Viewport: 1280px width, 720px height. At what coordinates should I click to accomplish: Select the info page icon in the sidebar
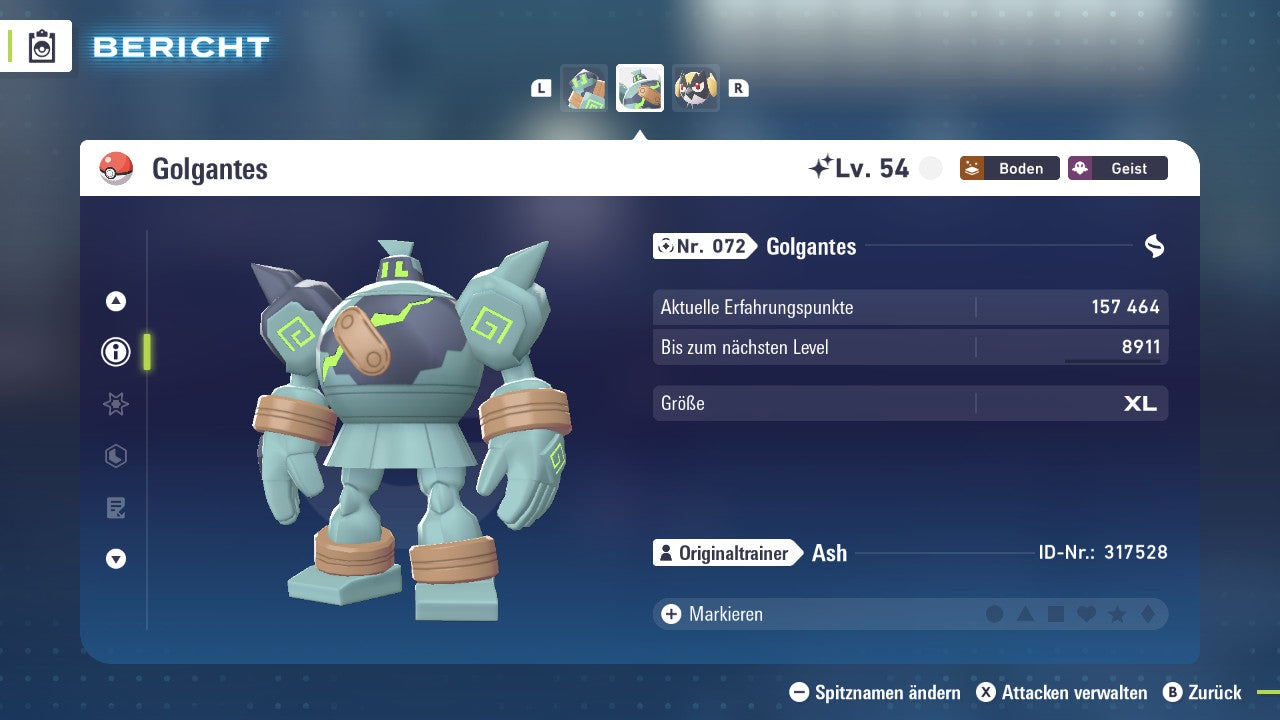tap(115, 352)
